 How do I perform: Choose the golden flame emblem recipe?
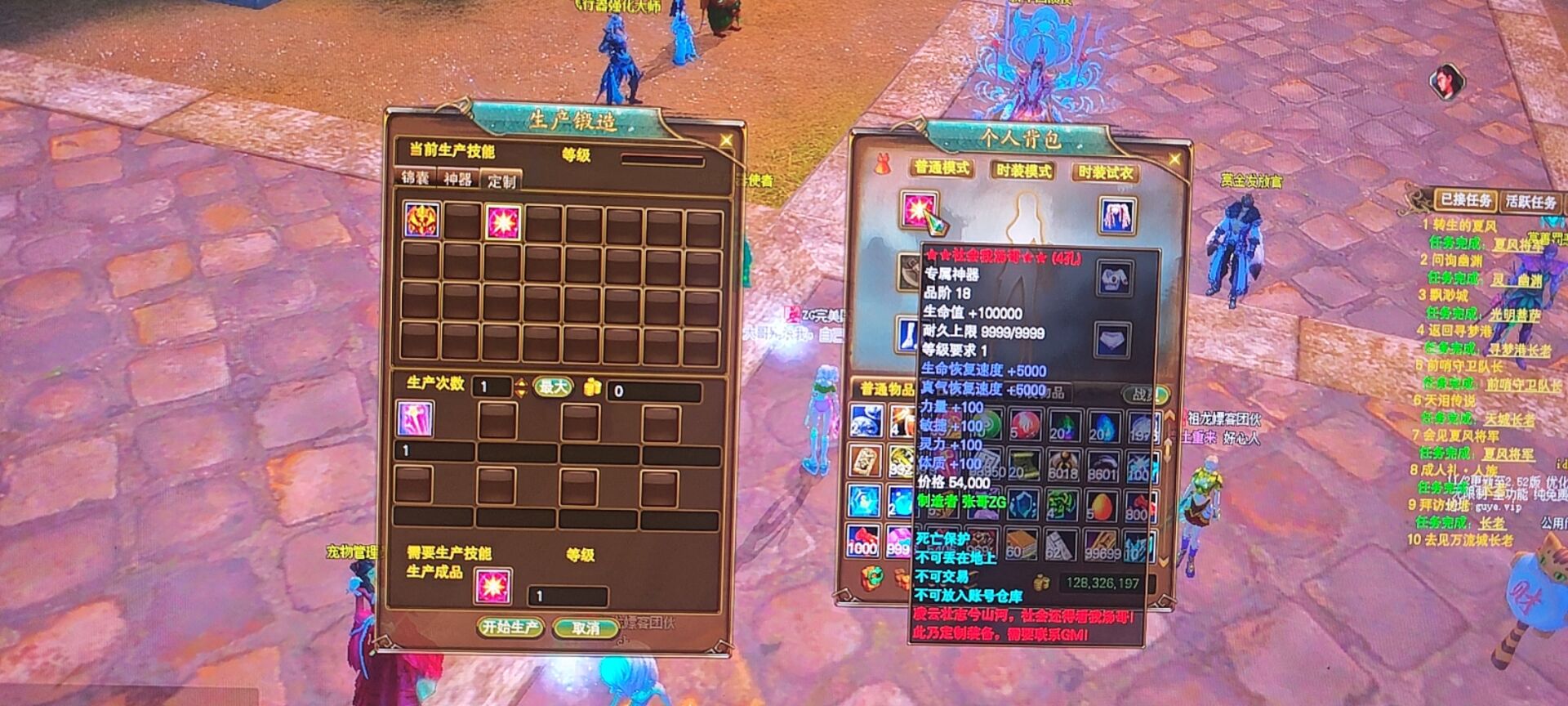point(421,220)
